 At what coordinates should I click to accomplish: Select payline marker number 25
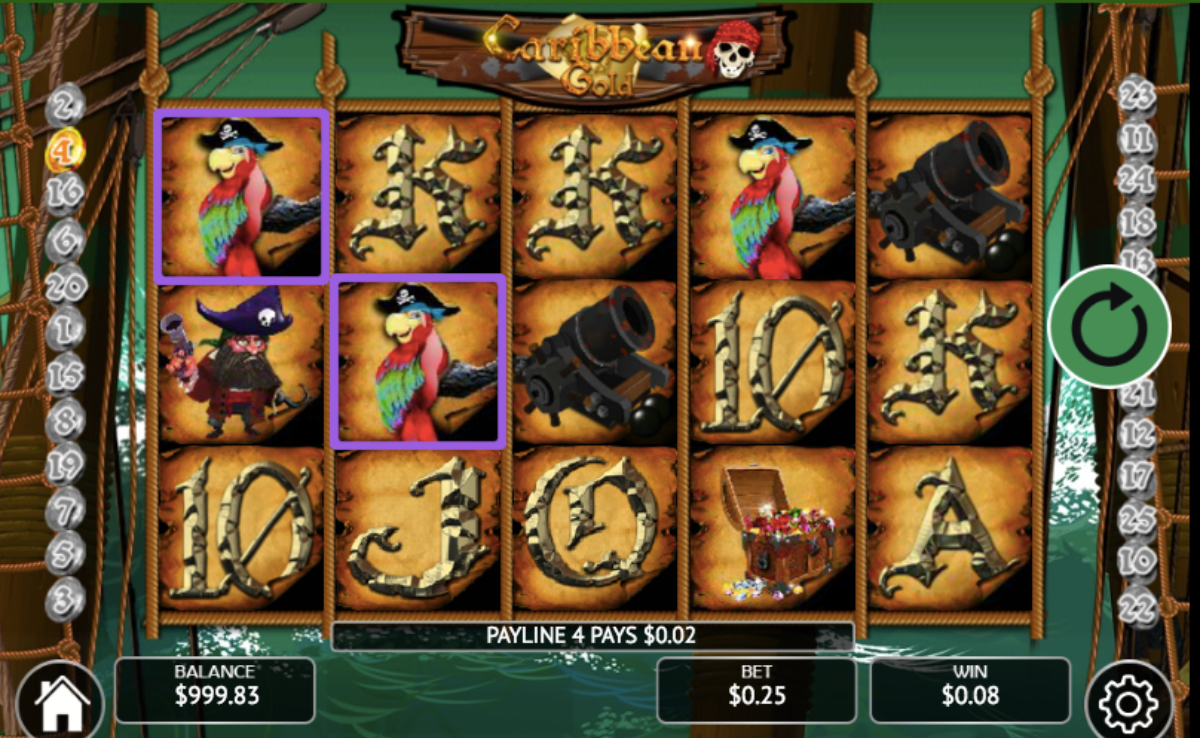[1137, 519]
